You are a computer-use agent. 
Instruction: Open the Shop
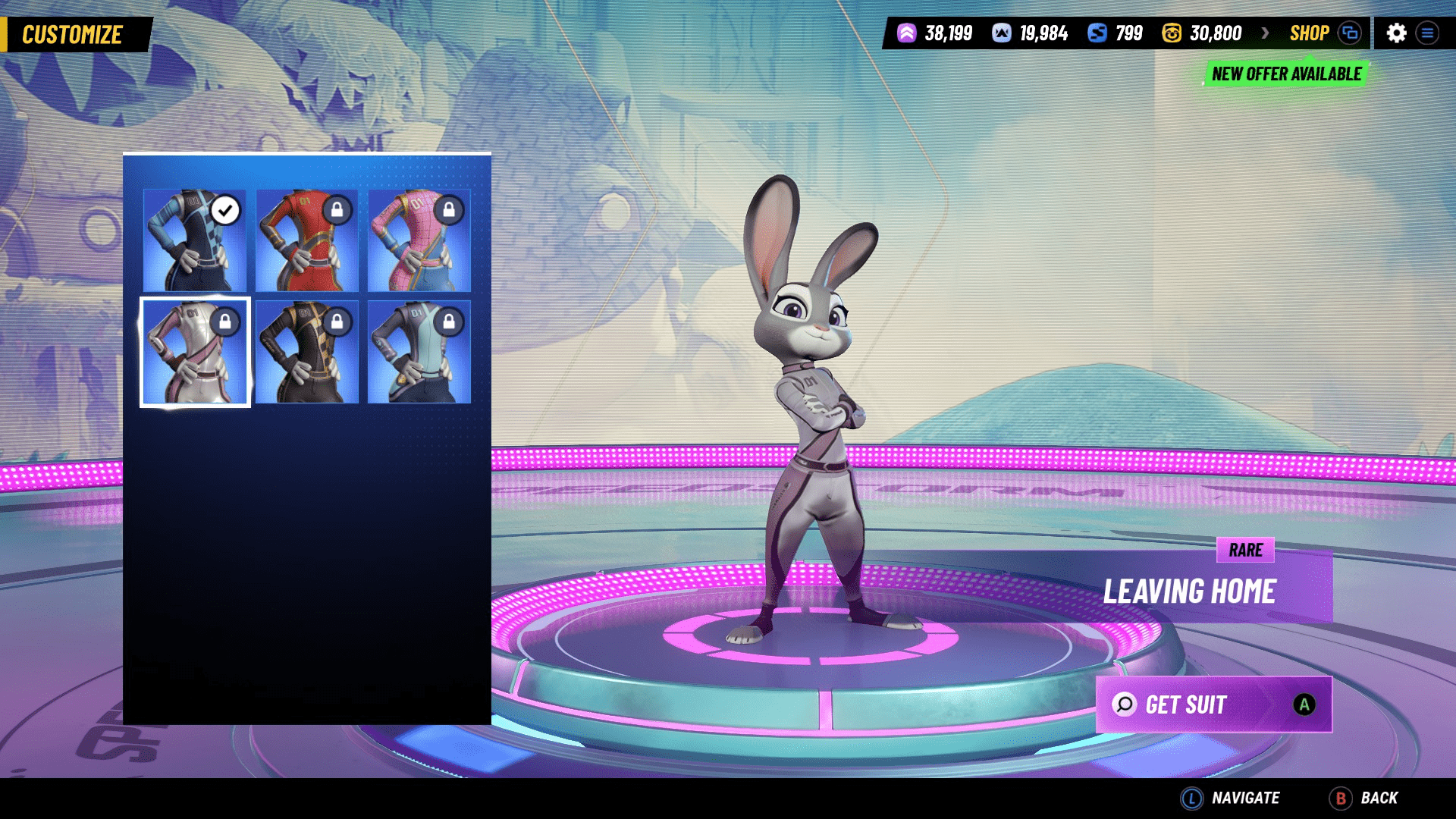pyautogui.click(x=1310, y=33)
